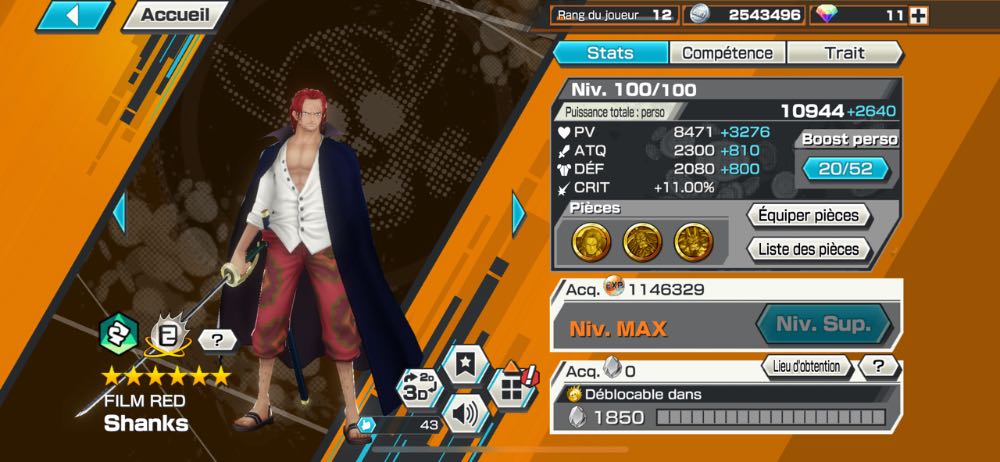Open the Compétence tab
The image size is (1000, 462).
click(x=727, y=53)
